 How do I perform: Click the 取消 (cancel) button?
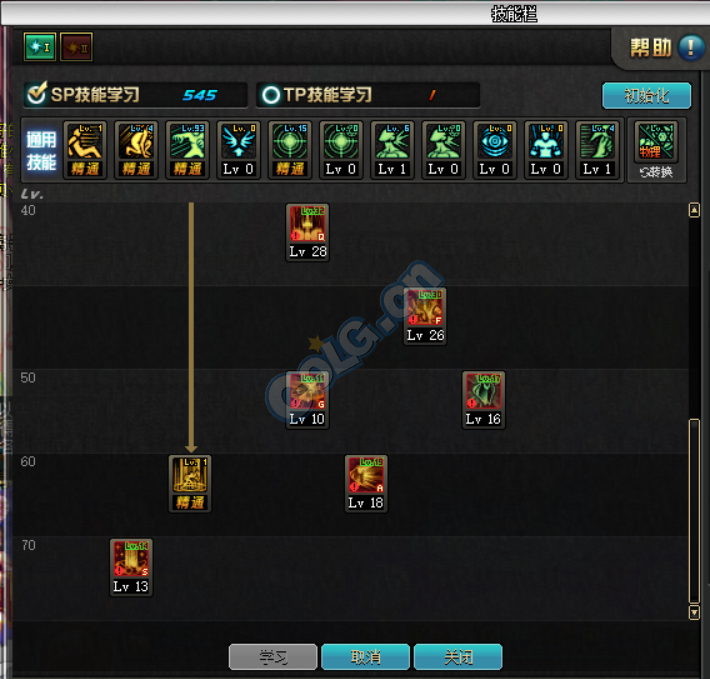coord(365,657)
